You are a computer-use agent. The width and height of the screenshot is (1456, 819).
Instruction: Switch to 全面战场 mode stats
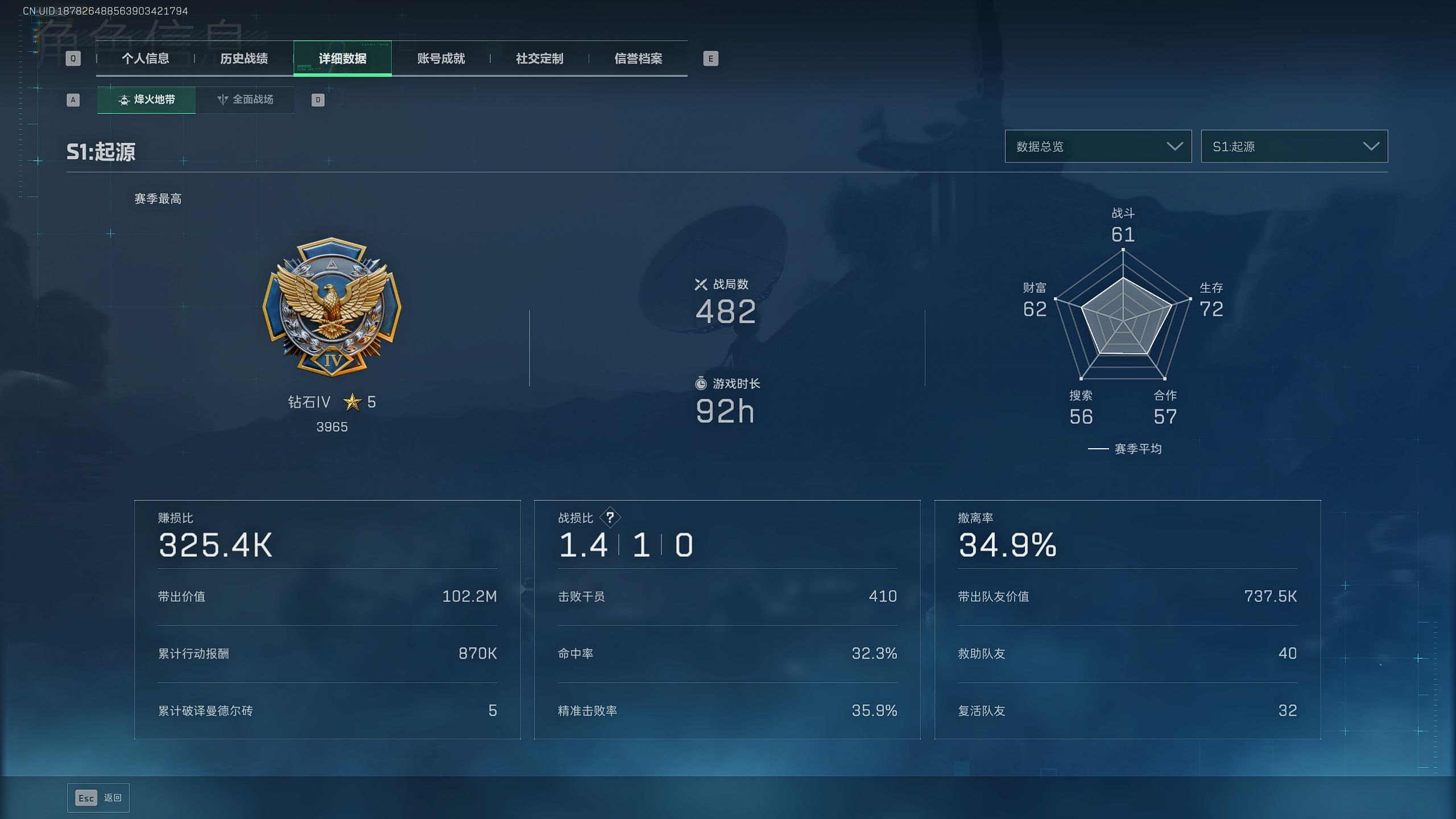point(245,100)
